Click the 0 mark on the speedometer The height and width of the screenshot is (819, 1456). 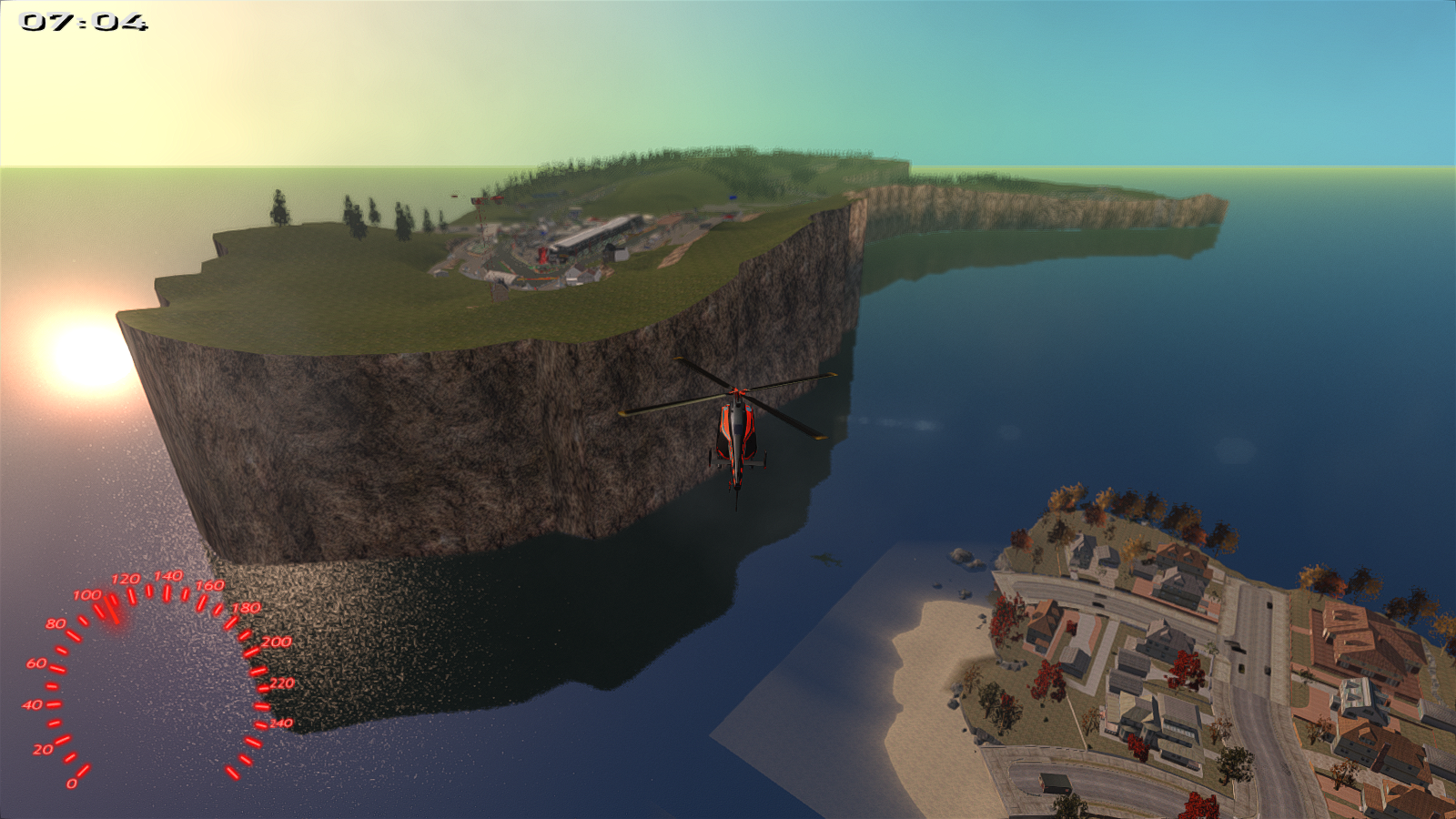[x=71, y=781]
